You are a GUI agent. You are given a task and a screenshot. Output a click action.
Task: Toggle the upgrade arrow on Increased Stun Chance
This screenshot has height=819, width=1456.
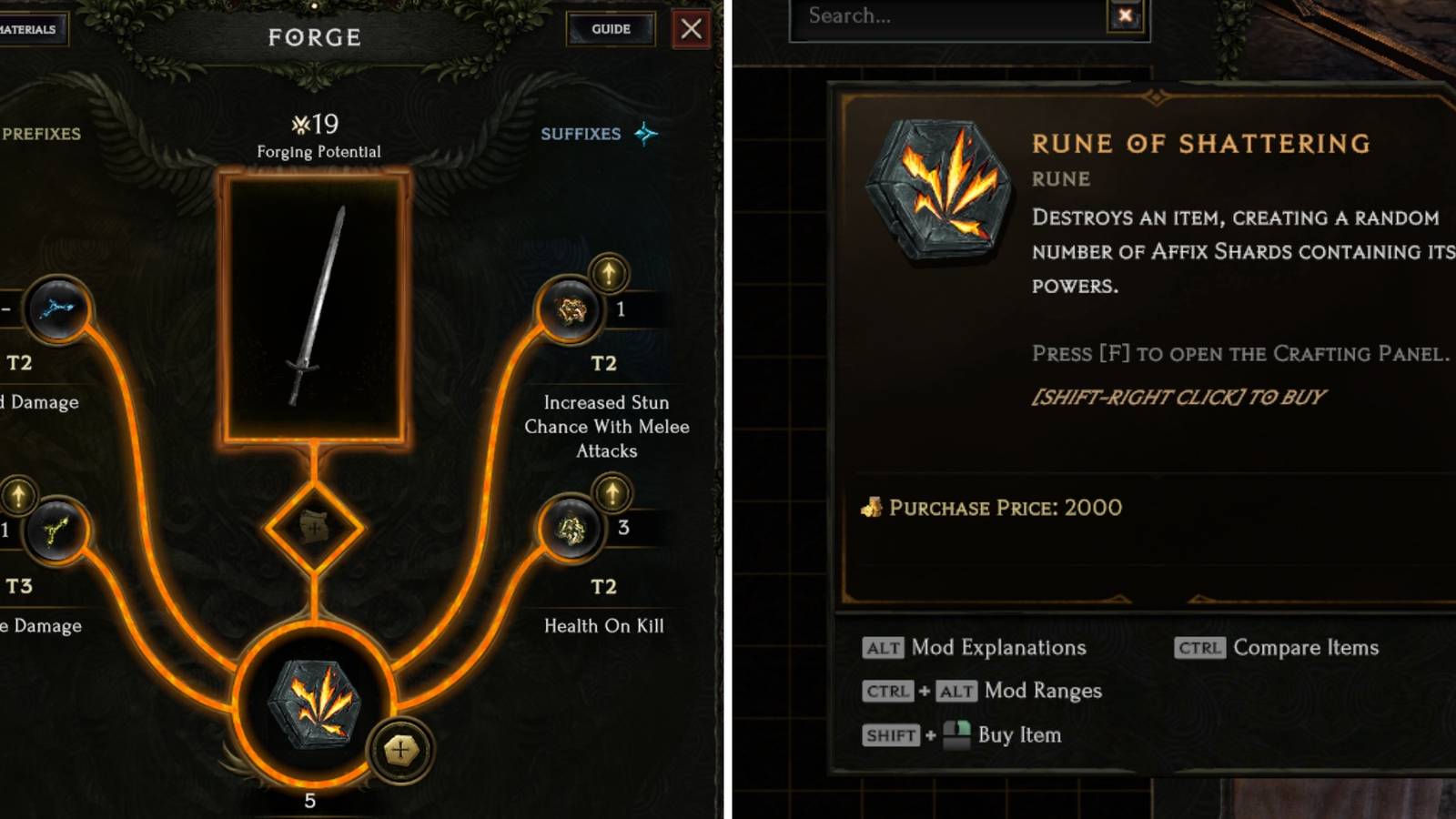(x=608, y=271)
